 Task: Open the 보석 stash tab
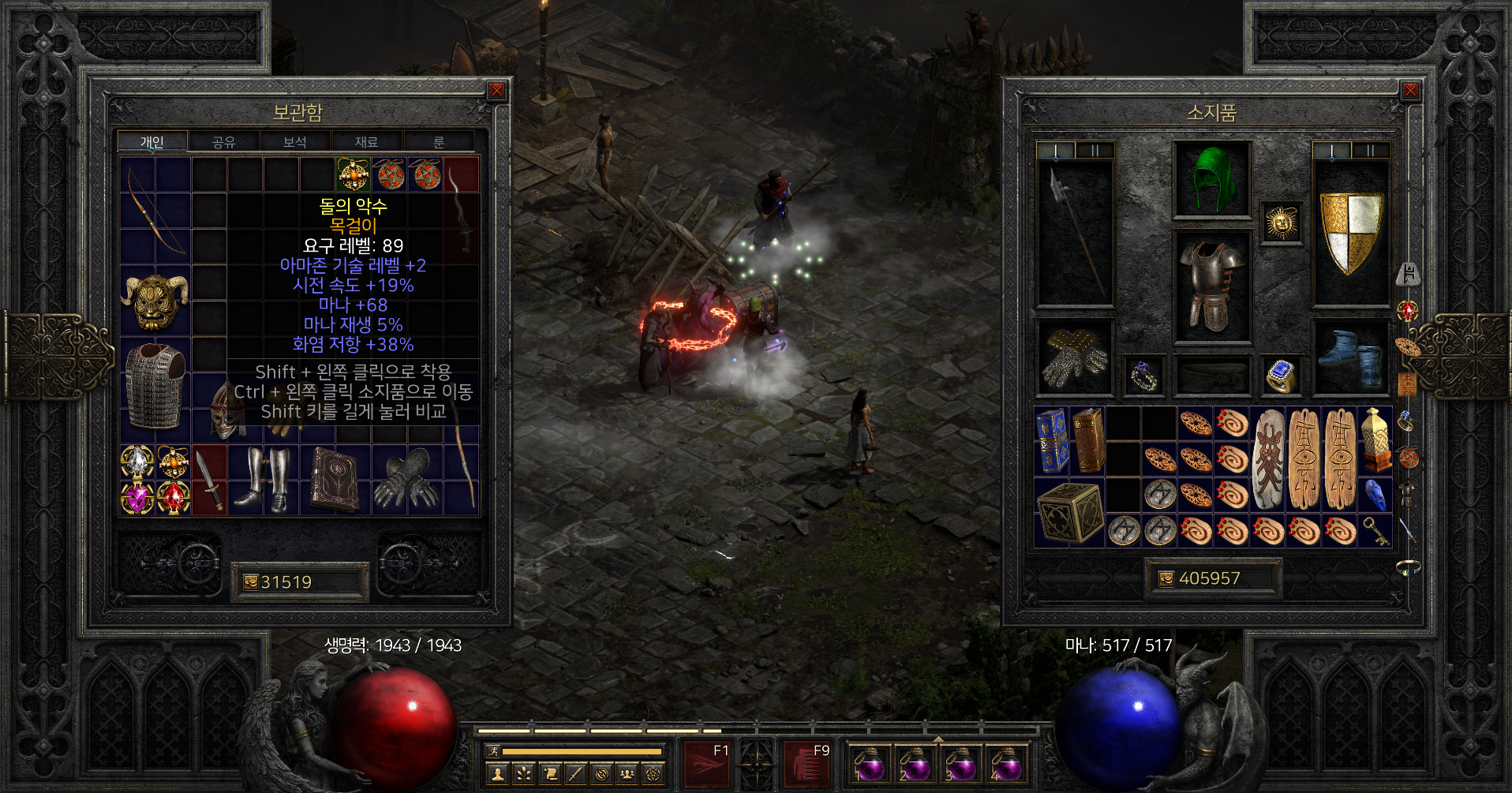pyautogui.click(x=294, y=142)
